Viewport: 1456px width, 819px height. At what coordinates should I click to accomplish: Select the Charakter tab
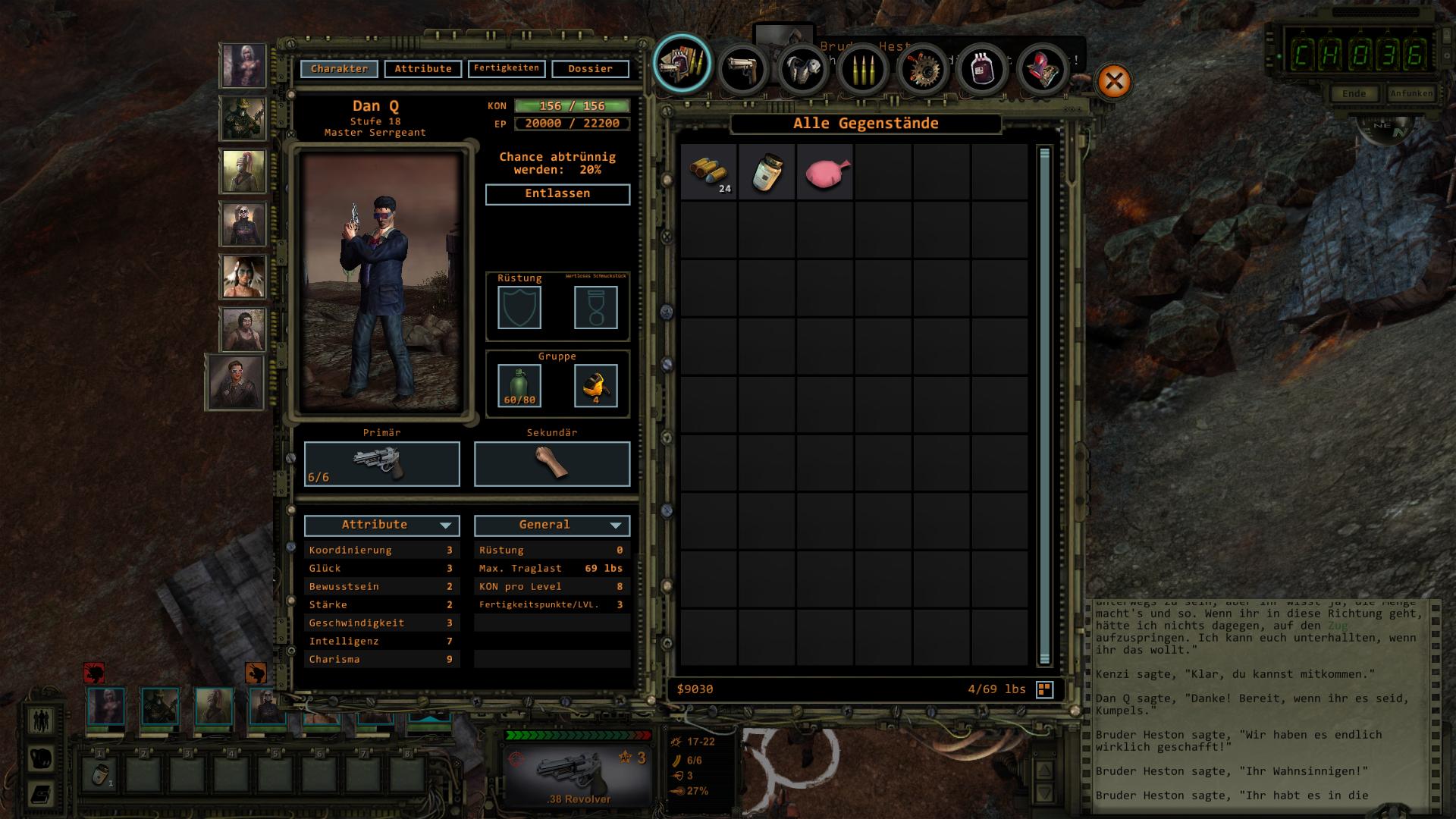pos(339,69)
